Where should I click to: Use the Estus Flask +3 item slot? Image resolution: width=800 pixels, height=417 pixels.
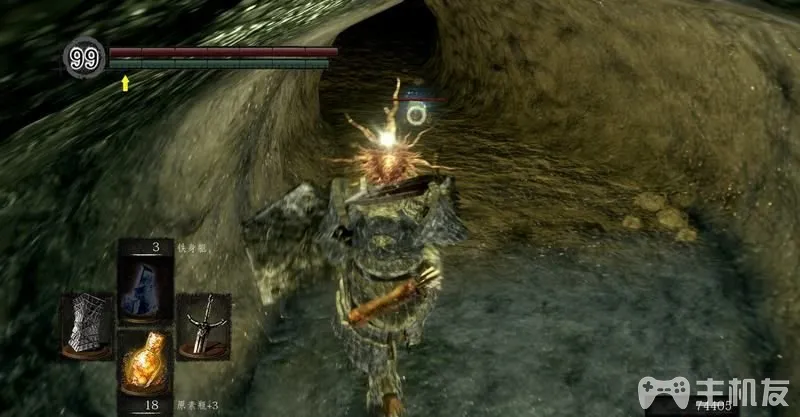tap(145, 364)
